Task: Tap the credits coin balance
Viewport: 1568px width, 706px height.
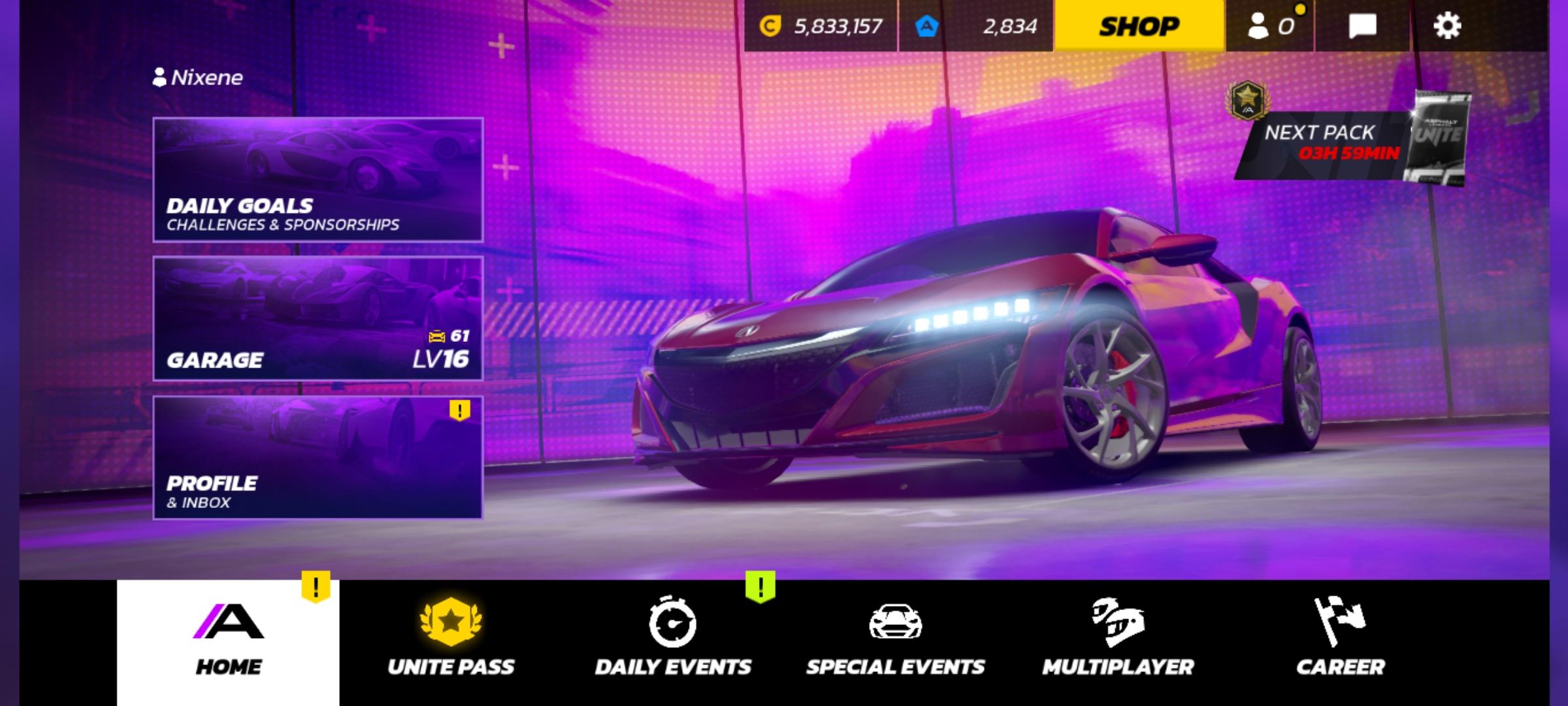Action: coord(821,26)
